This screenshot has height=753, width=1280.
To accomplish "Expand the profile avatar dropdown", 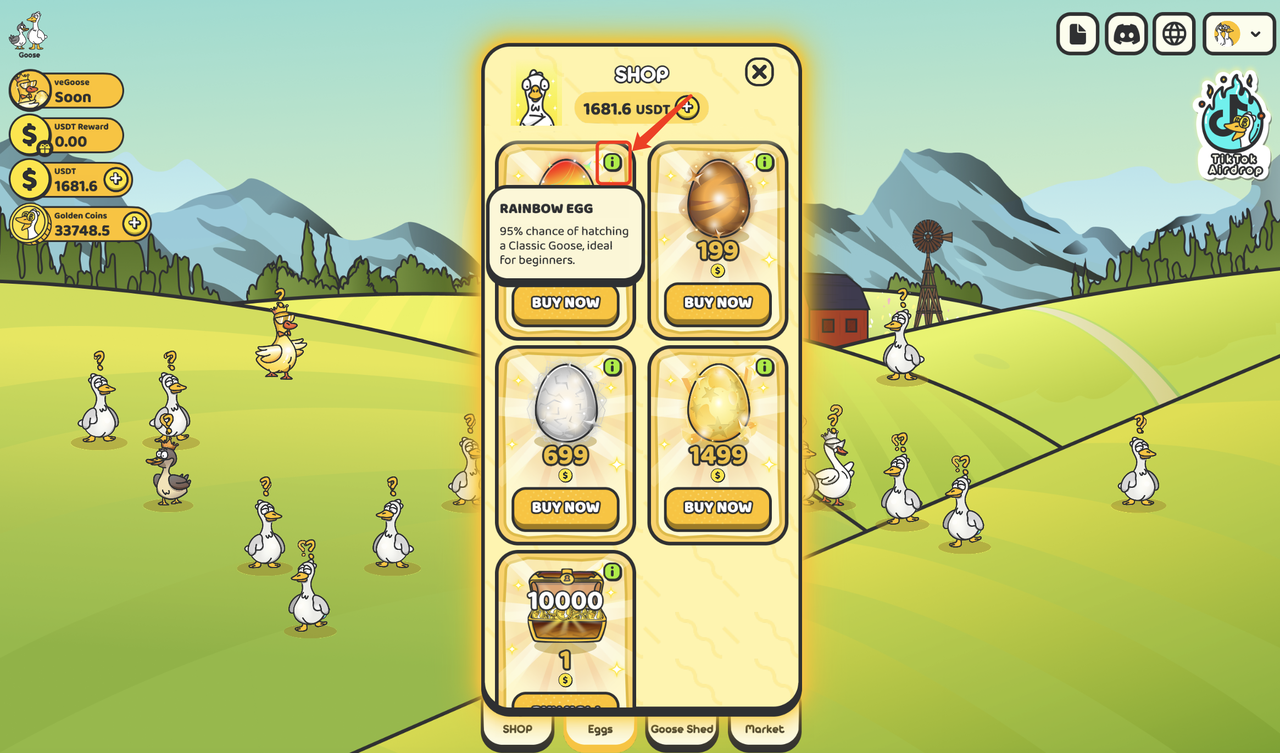I will (1238, 34).
